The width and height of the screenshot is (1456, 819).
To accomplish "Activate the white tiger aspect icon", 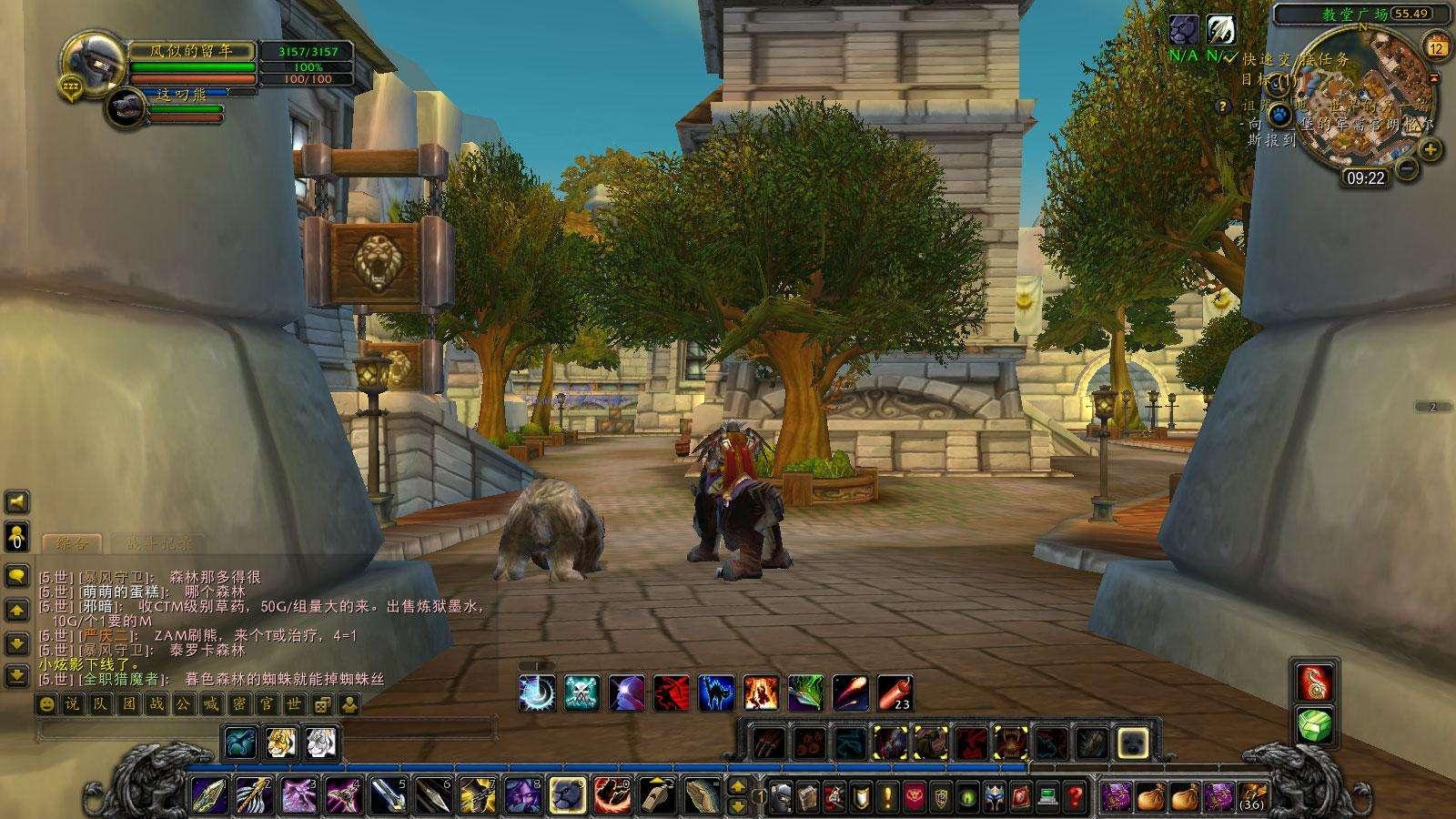I will [320, 743].
